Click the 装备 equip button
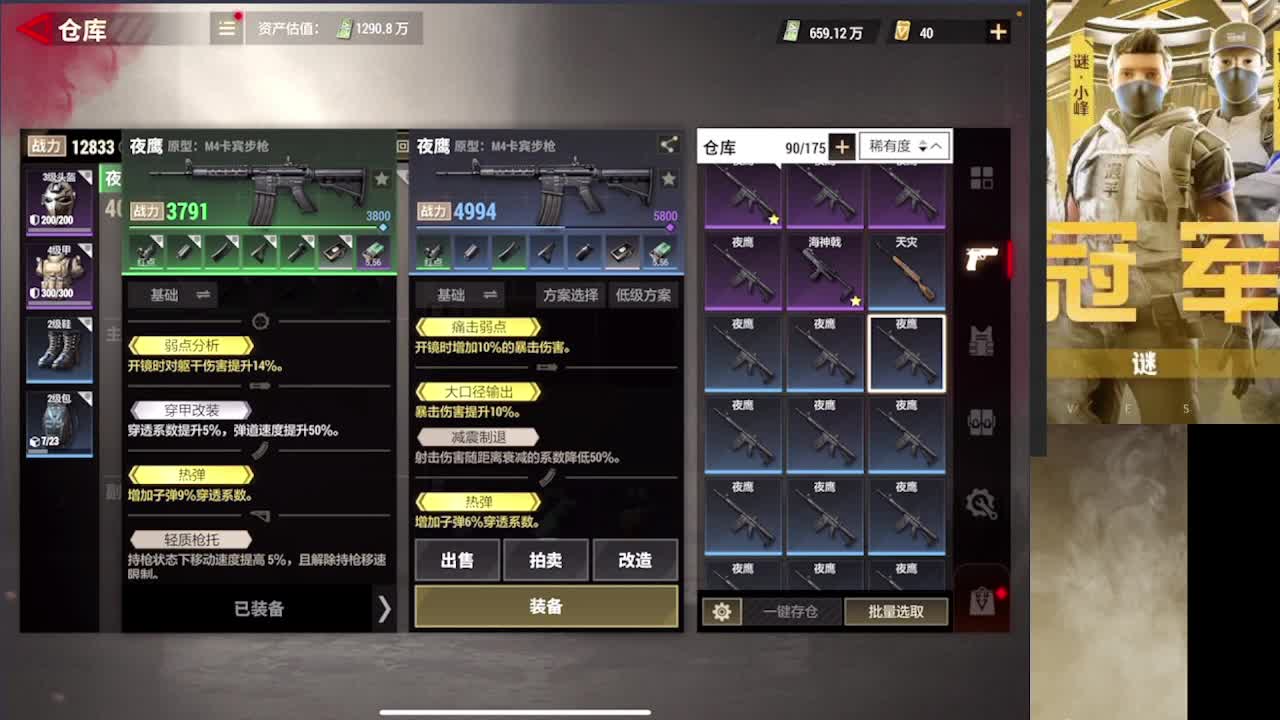This screenshot has height=720, width=1280. 545,605
